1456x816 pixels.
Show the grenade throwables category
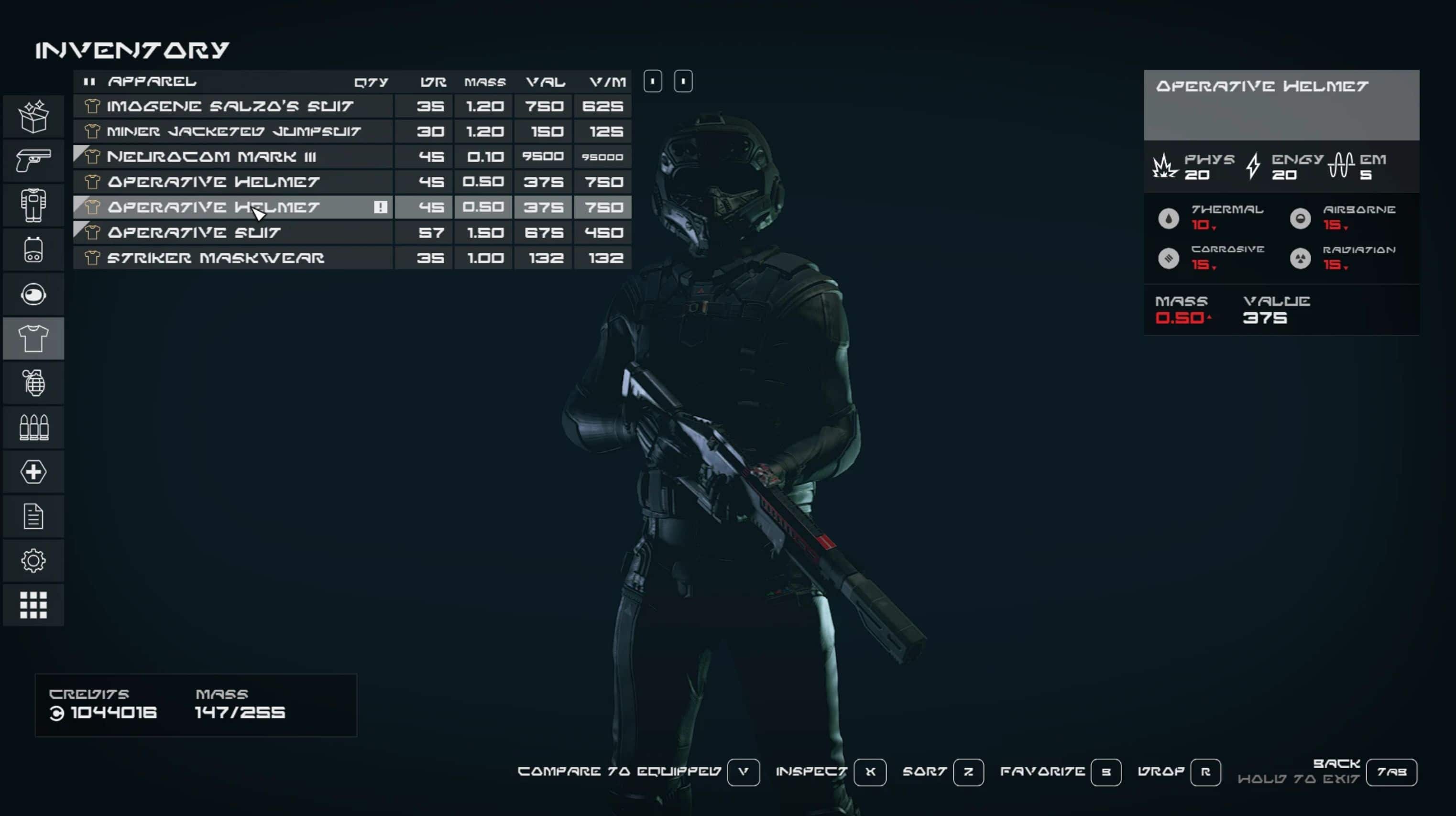coord(33,383)
